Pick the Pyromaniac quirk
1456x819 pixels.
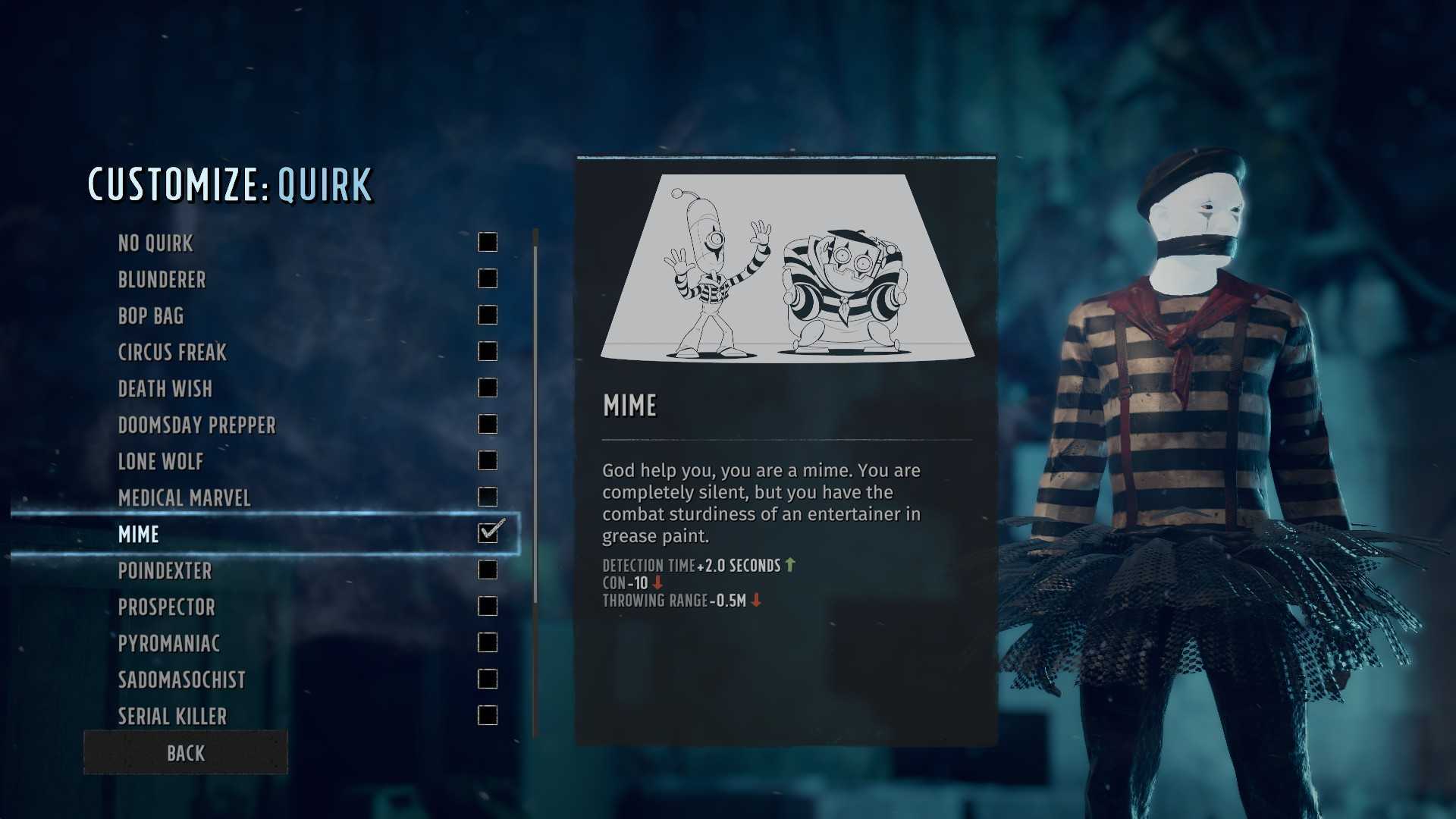(169, 644)
